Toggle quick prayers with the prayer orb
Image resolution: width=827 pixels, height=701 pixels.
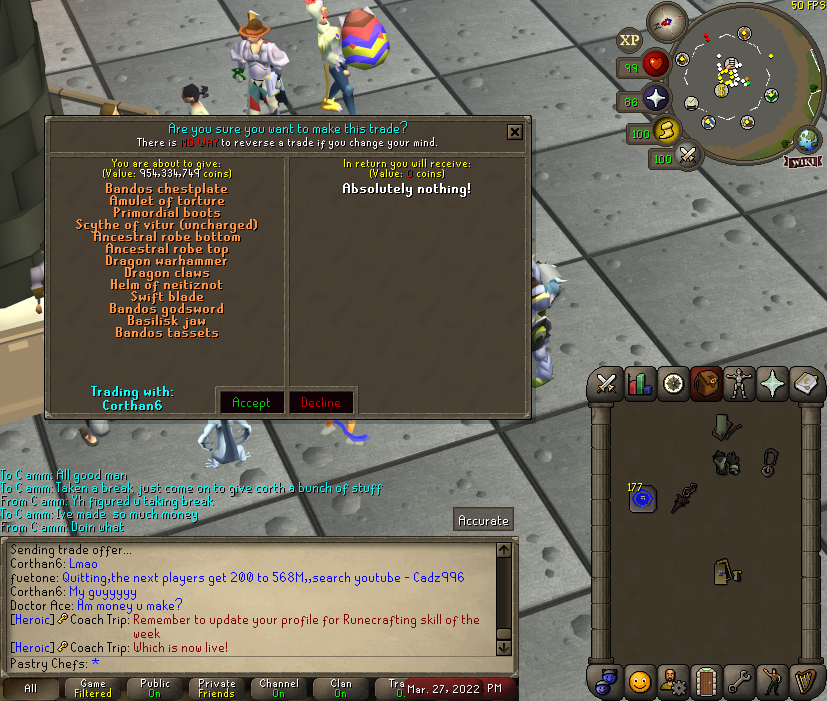click(x=656, y=98)
